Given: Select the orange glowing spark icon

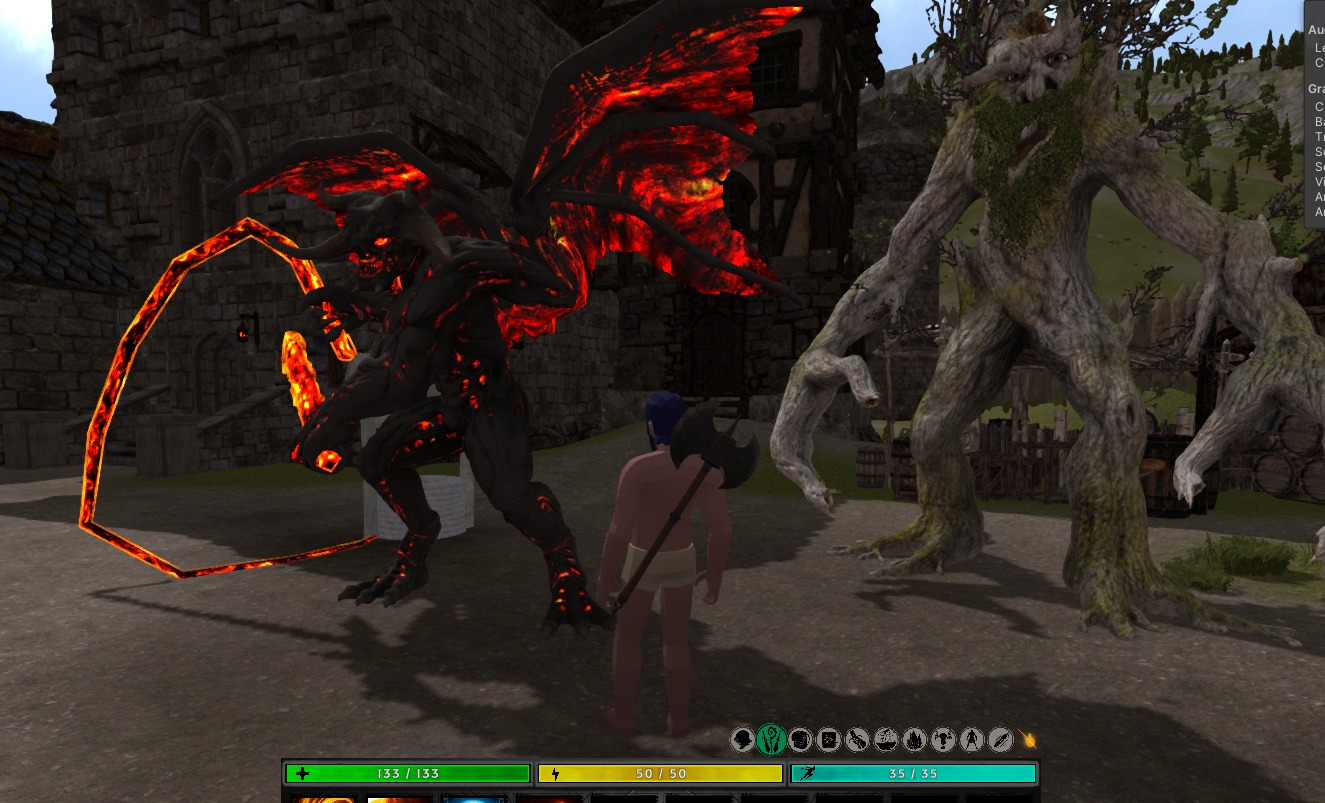Looking at the screenshot, I should pyautogui.click(x=1029, y=740).
